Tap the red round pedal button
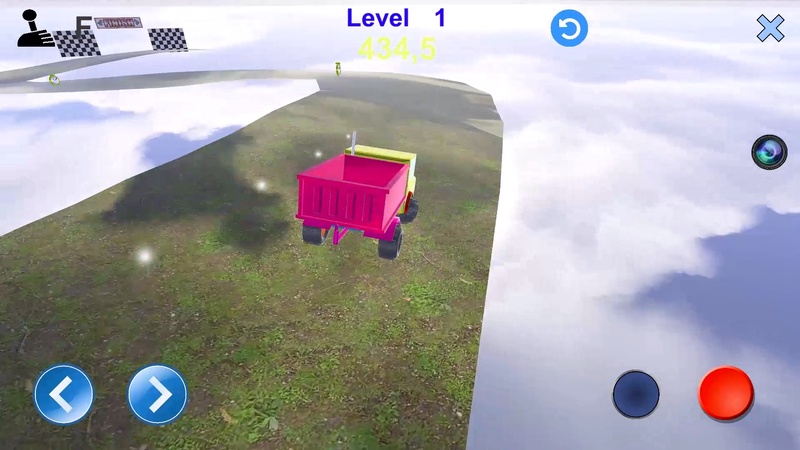 tap(726, 393)
